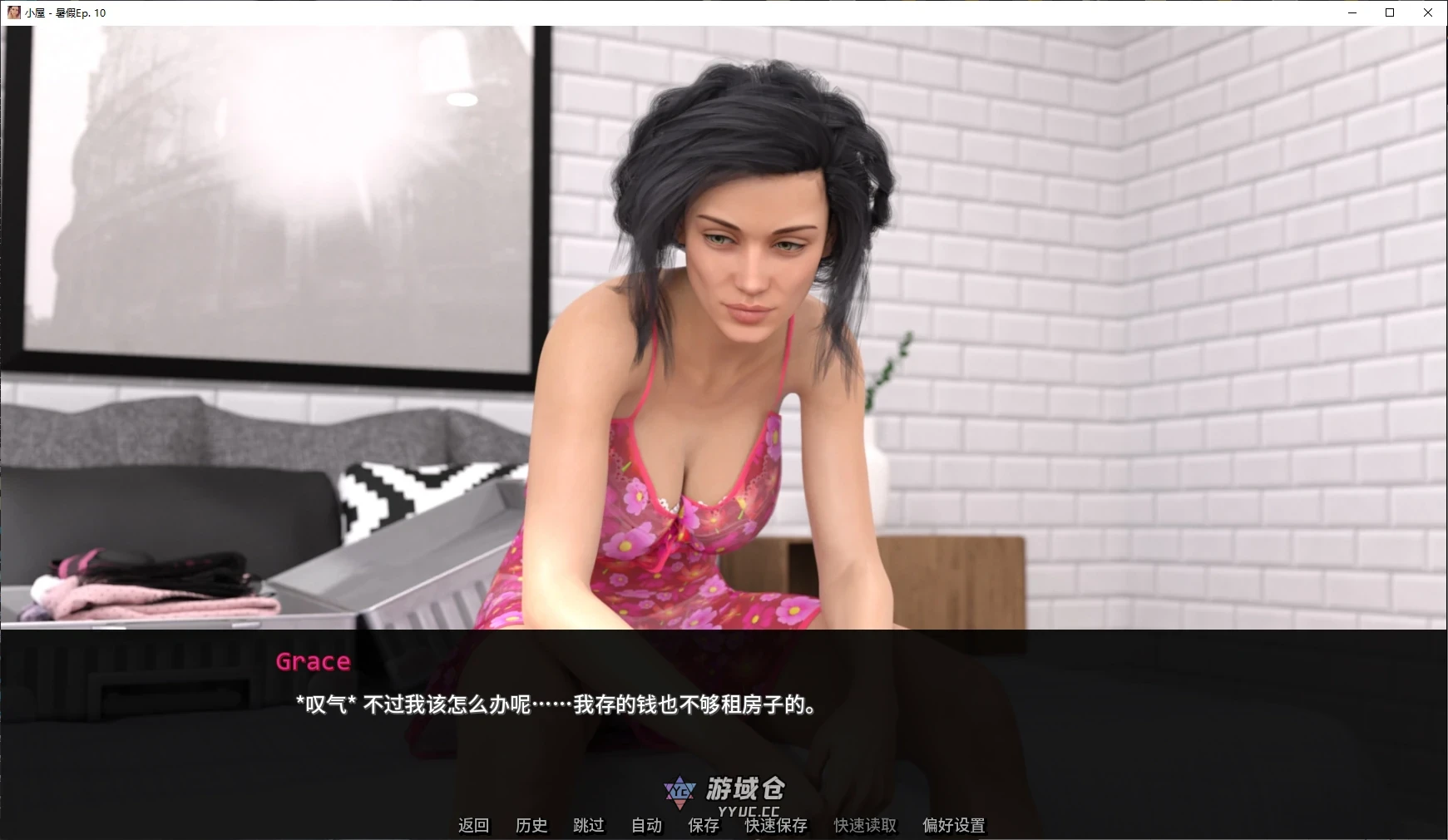Select 快速读取 (Quick Load)

click(x=865, y=825)
